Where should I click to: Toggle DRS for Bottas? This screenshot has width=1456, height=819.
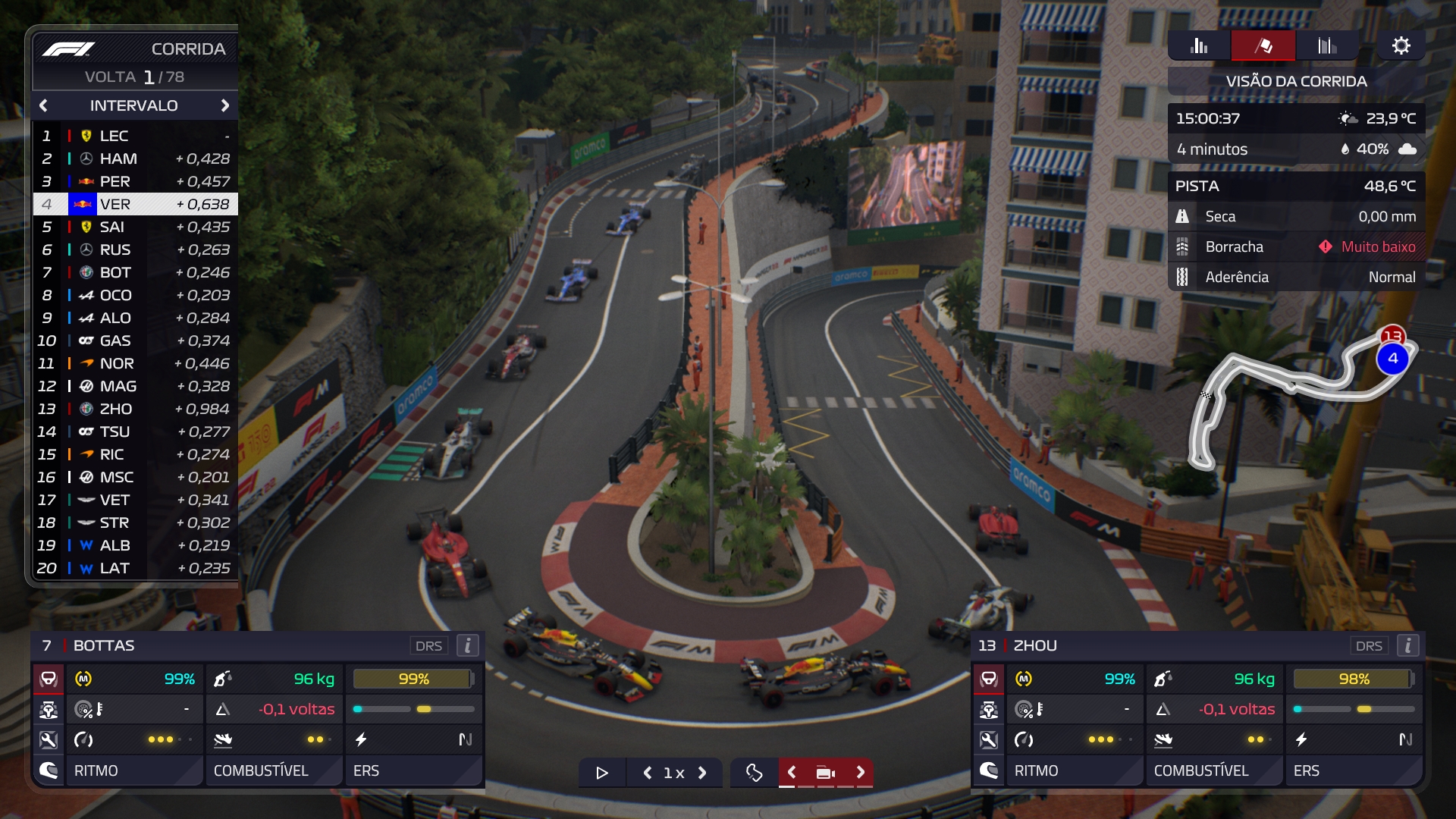pos(428,645)
